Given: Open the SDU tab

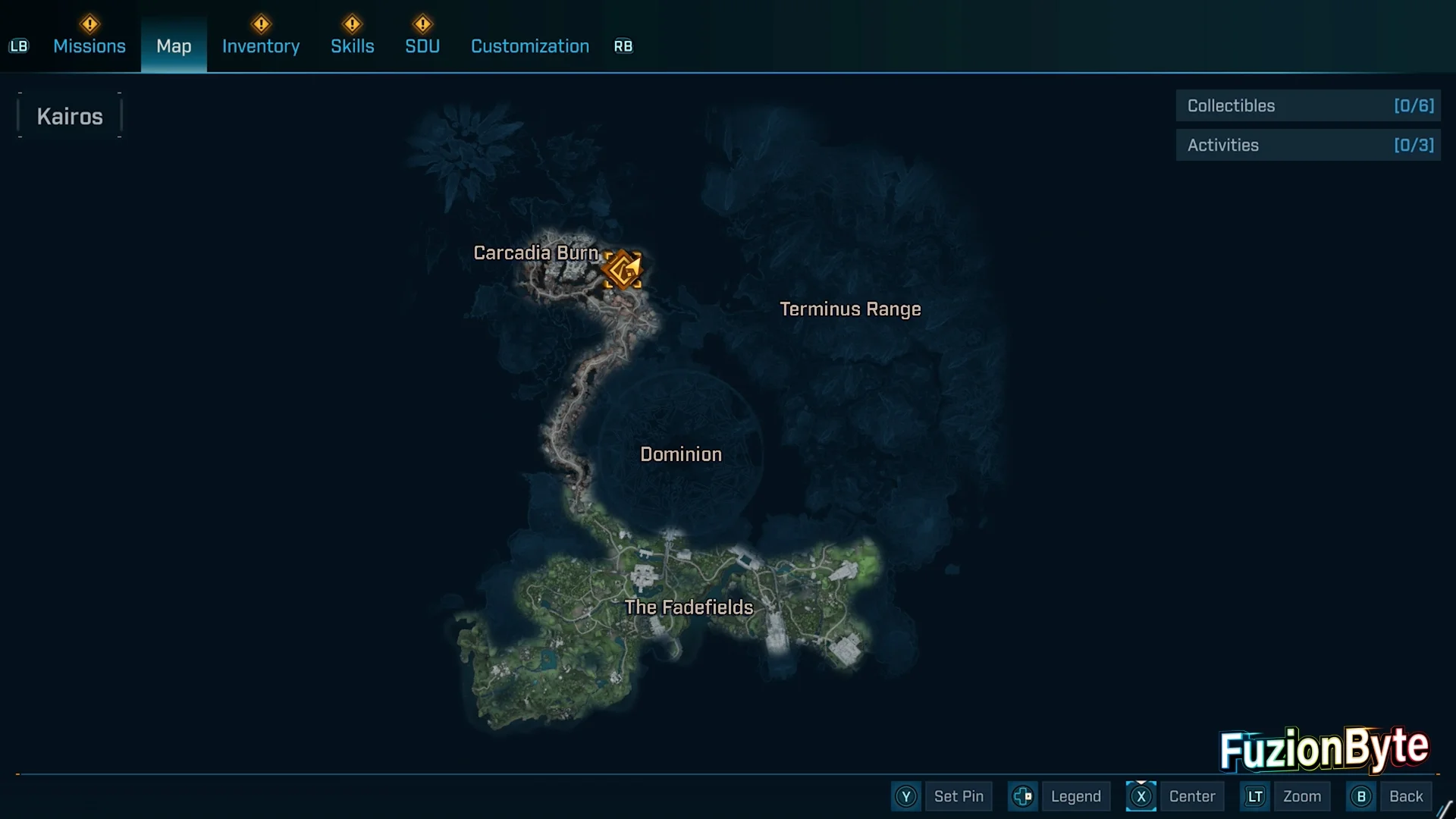Looking at the screenshot, I should (422, 46).
